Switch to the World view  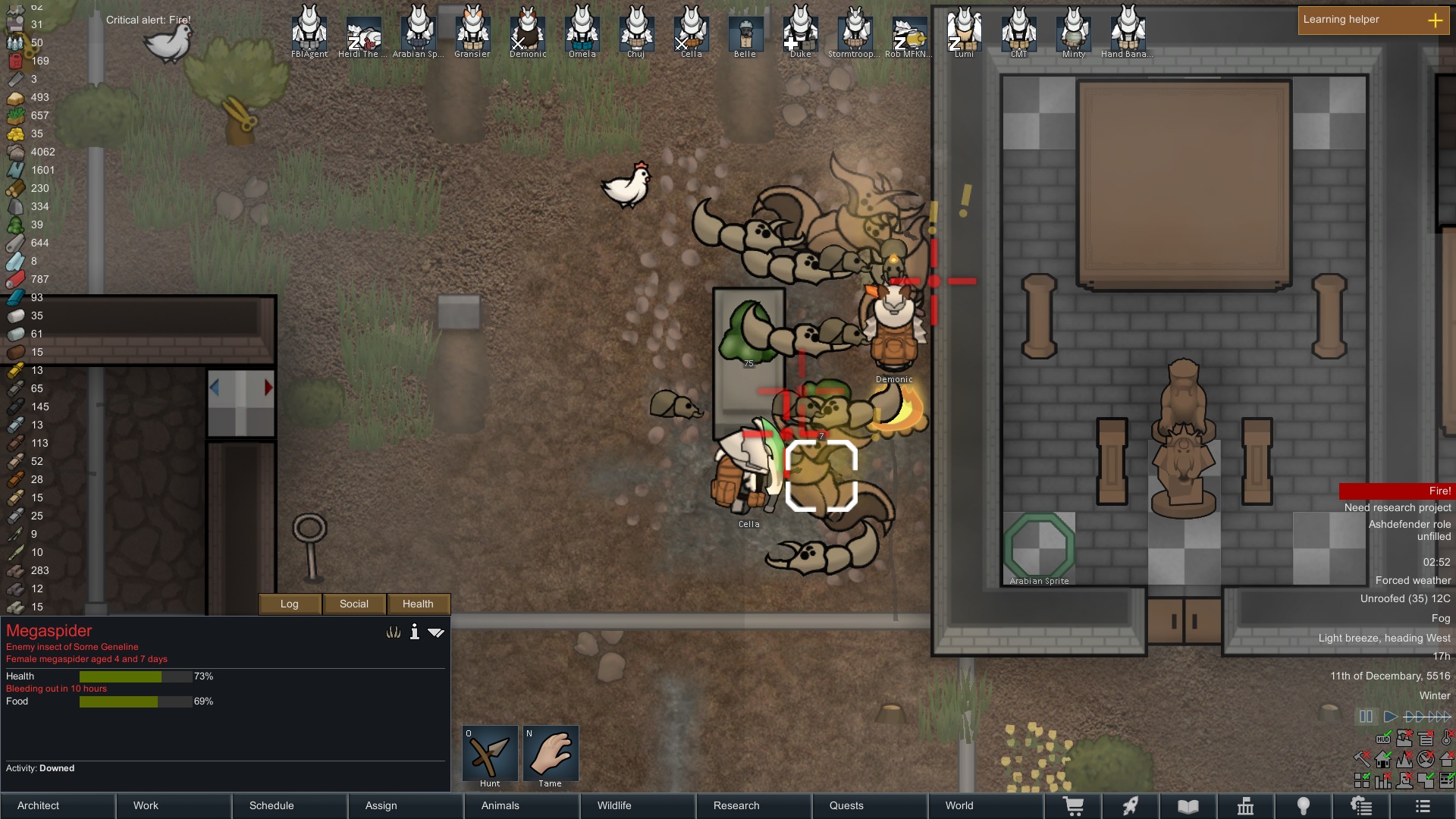pyautogui.click(x=986, y=805)
